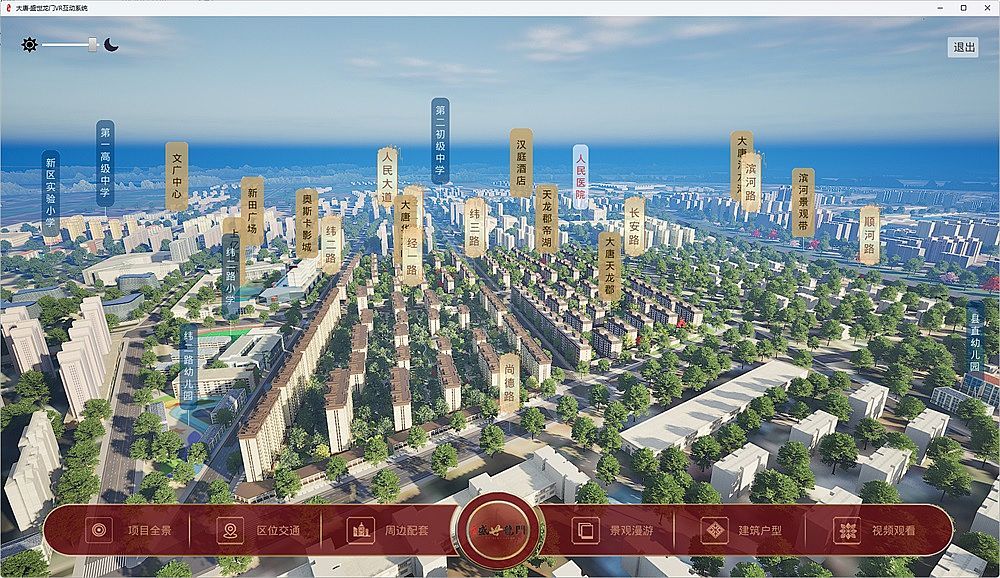
Task: Select the 人民医院 map marker
Action: click(x=581, y=176)
